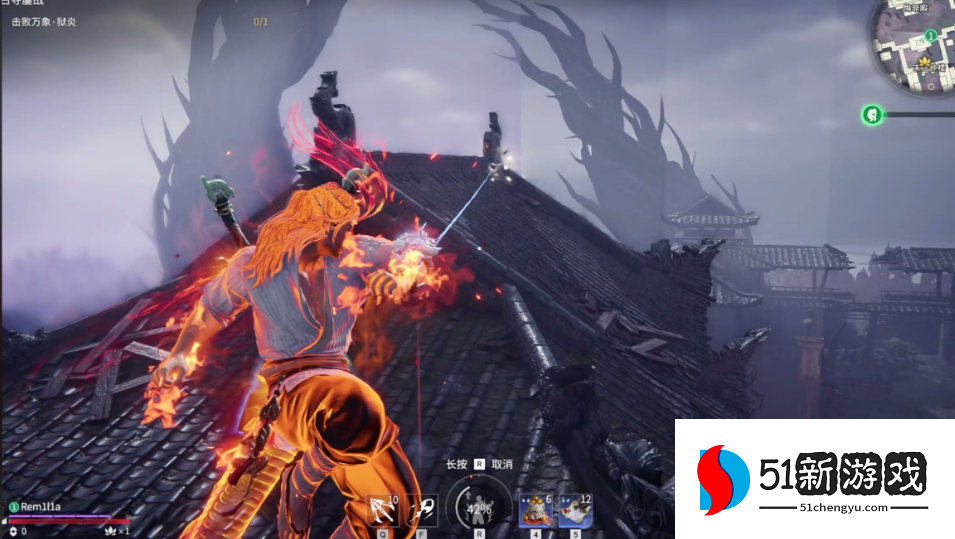The width and height of the screenshot is (955, 539).
Task: Select the grappling hook skill icon
Action: [x=383, y=508]
